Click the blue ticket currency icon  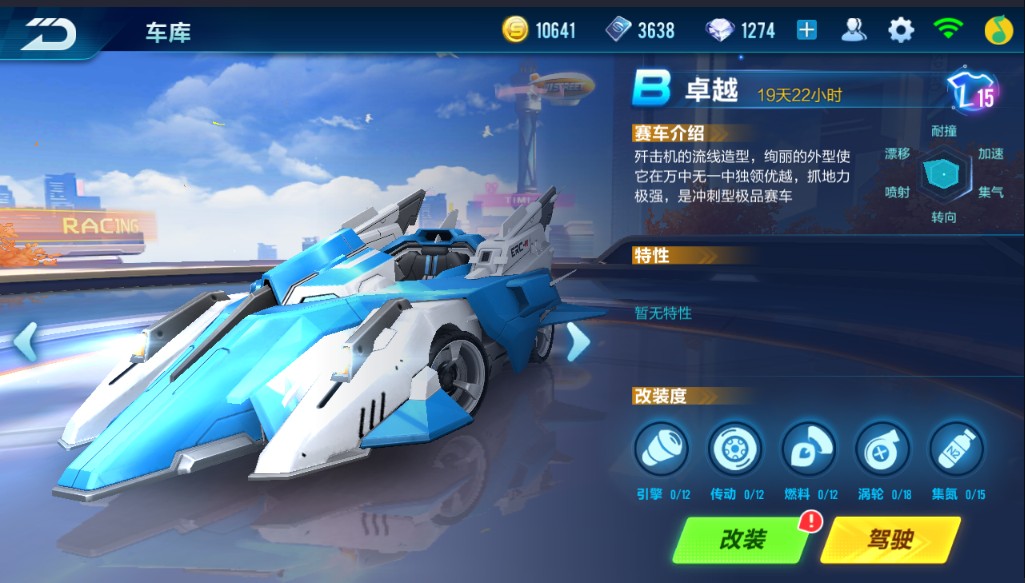pos(619,30)
